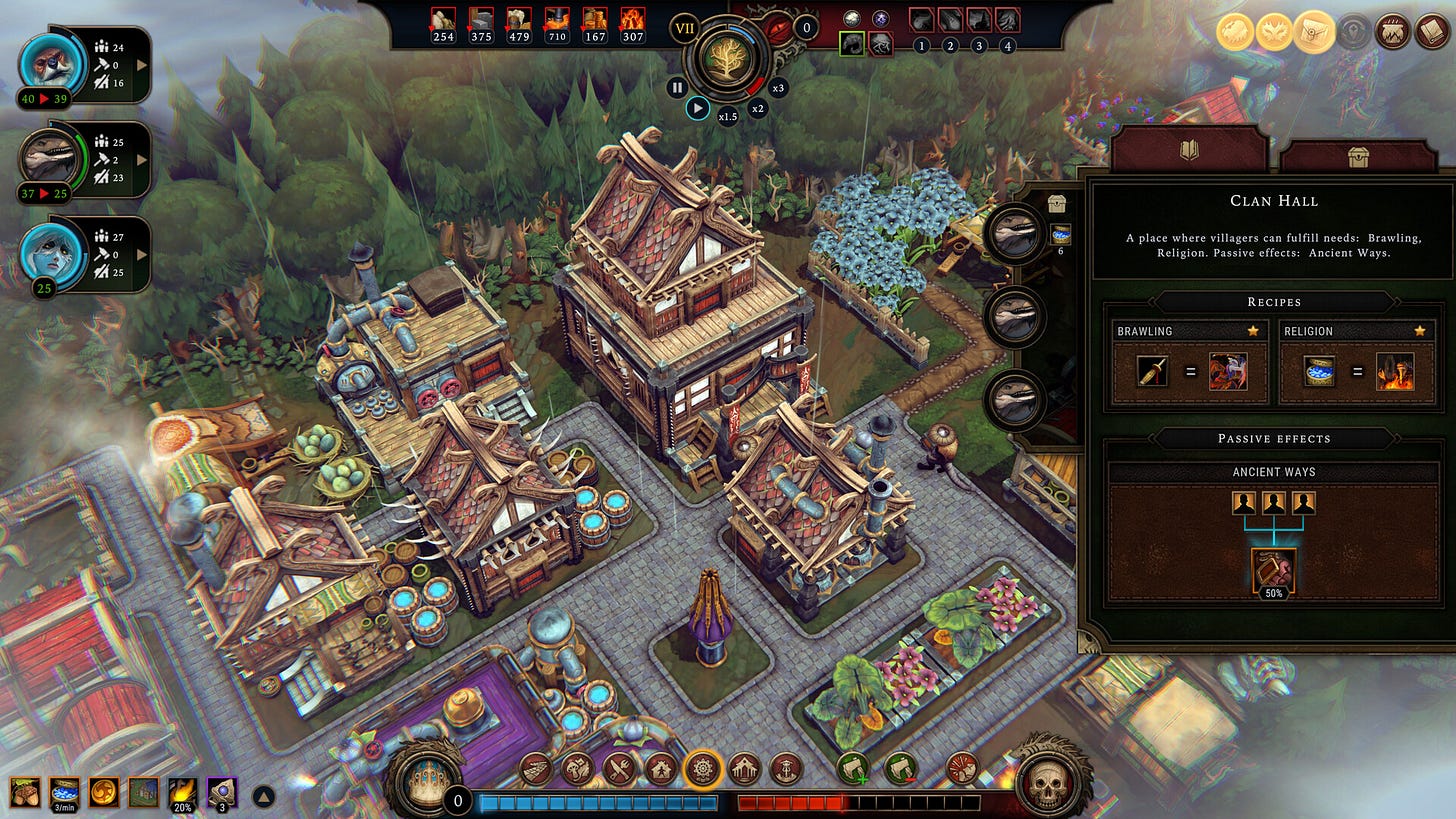Set game speed to x3
Image resolution: width=1456 pixels, height=819 pixels.
[x=779, y=88]
